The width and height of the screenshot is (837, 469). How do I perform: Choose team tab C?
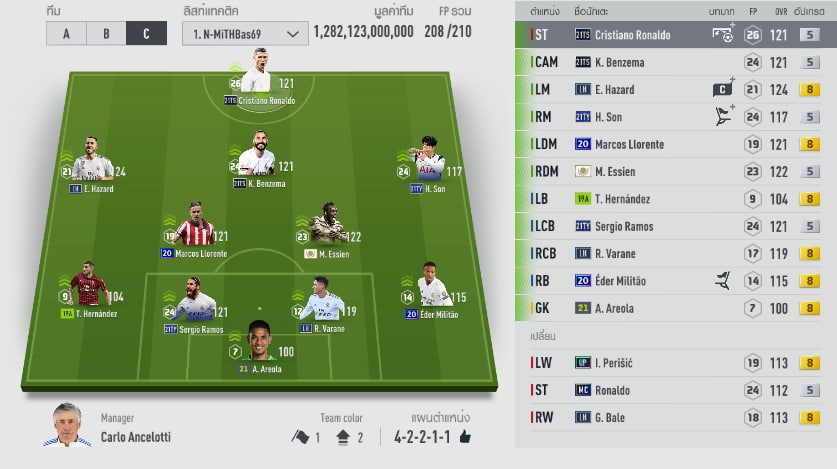tap(146, 33)
